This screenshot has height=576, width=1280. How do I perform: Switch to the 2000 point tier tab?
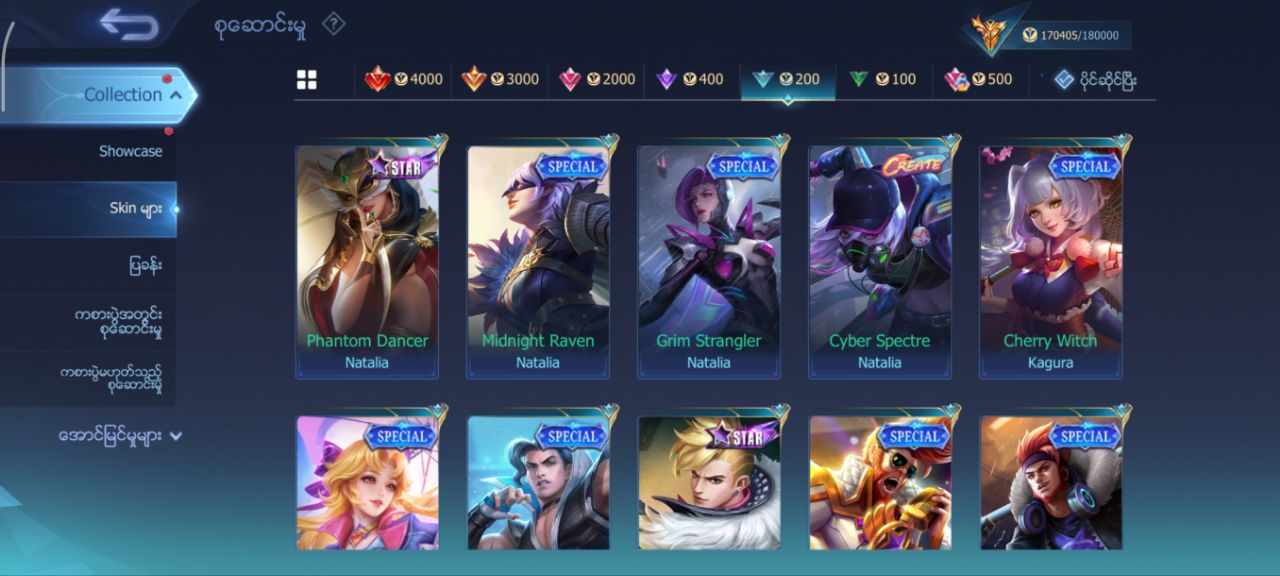tap(597, 80)
